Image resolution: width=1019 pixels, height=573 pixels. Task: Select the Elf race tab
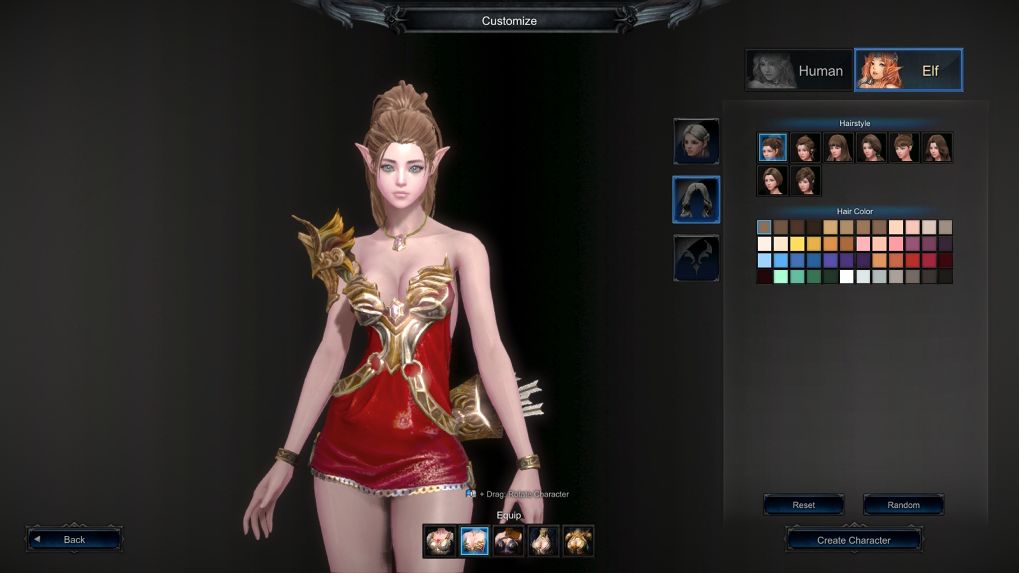point(908,71)
